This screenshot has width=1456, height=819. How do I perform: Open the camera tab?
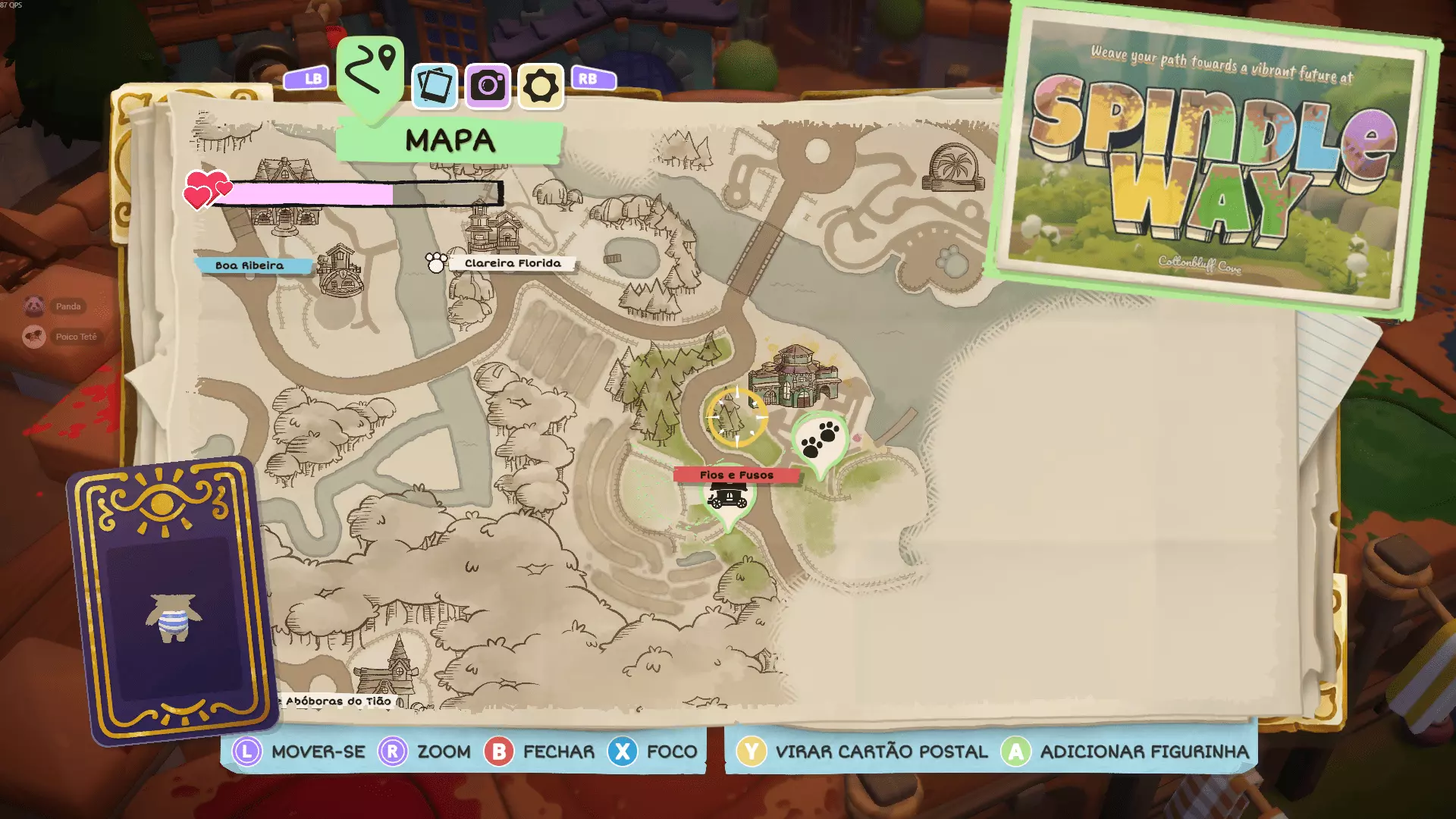[x=488, y=86]
